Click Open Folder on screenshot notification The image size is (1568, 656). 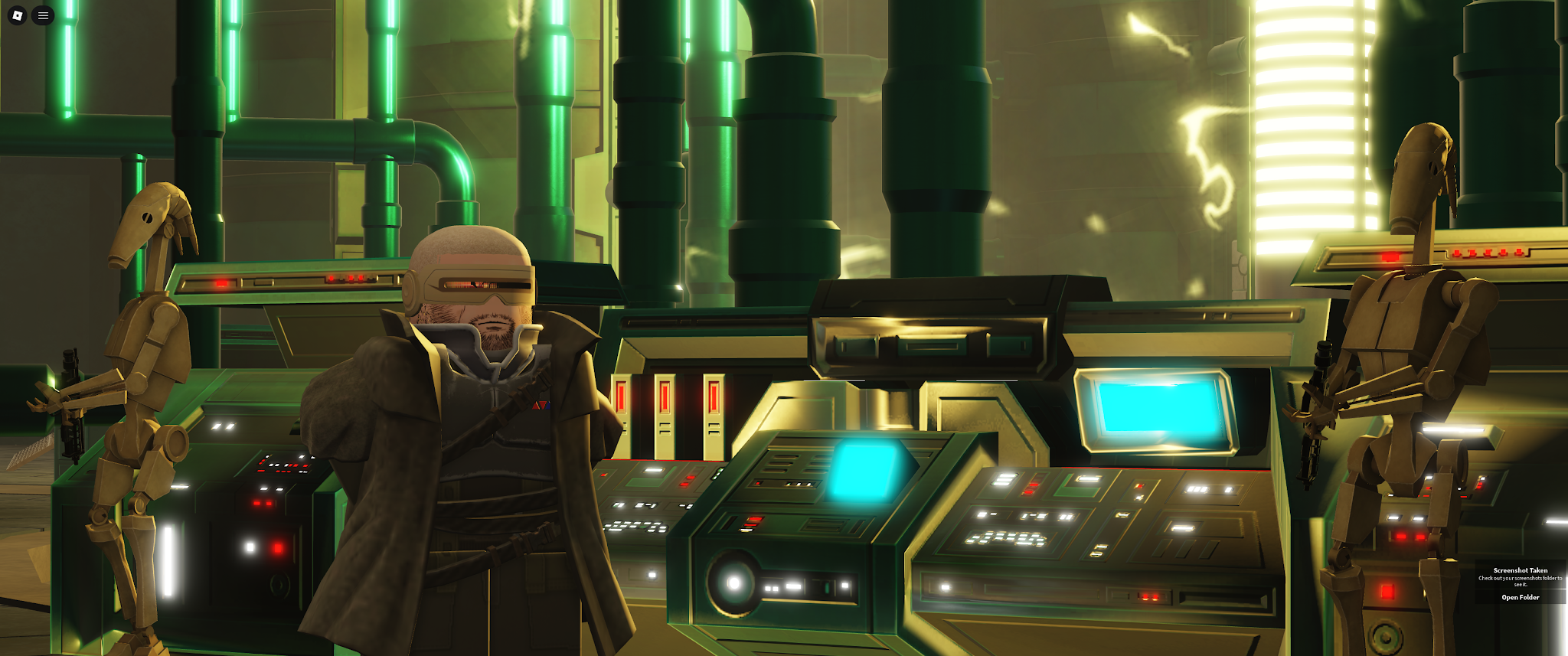[x=1520, y=597]
